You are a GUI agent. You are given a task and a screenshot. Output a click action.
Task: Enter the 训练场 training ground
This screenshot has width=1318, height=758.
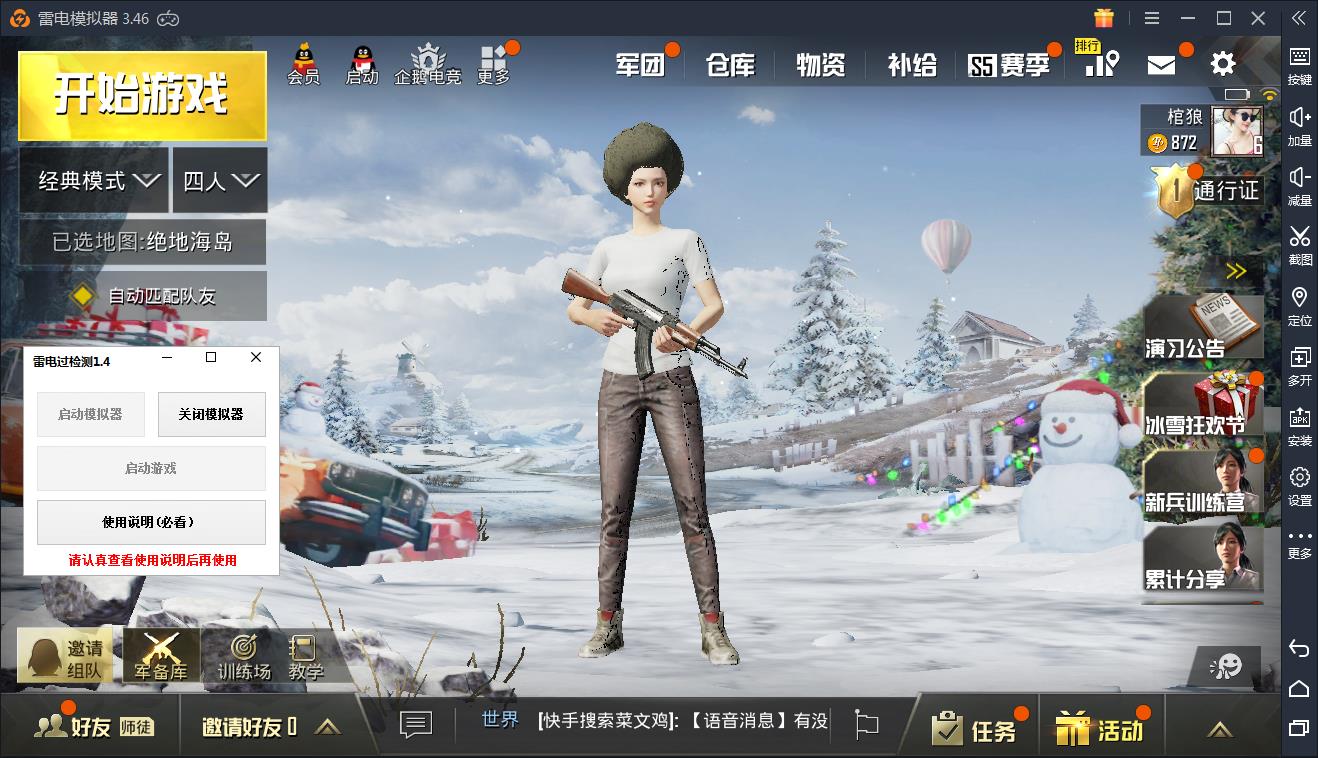[x=244, y=658]
